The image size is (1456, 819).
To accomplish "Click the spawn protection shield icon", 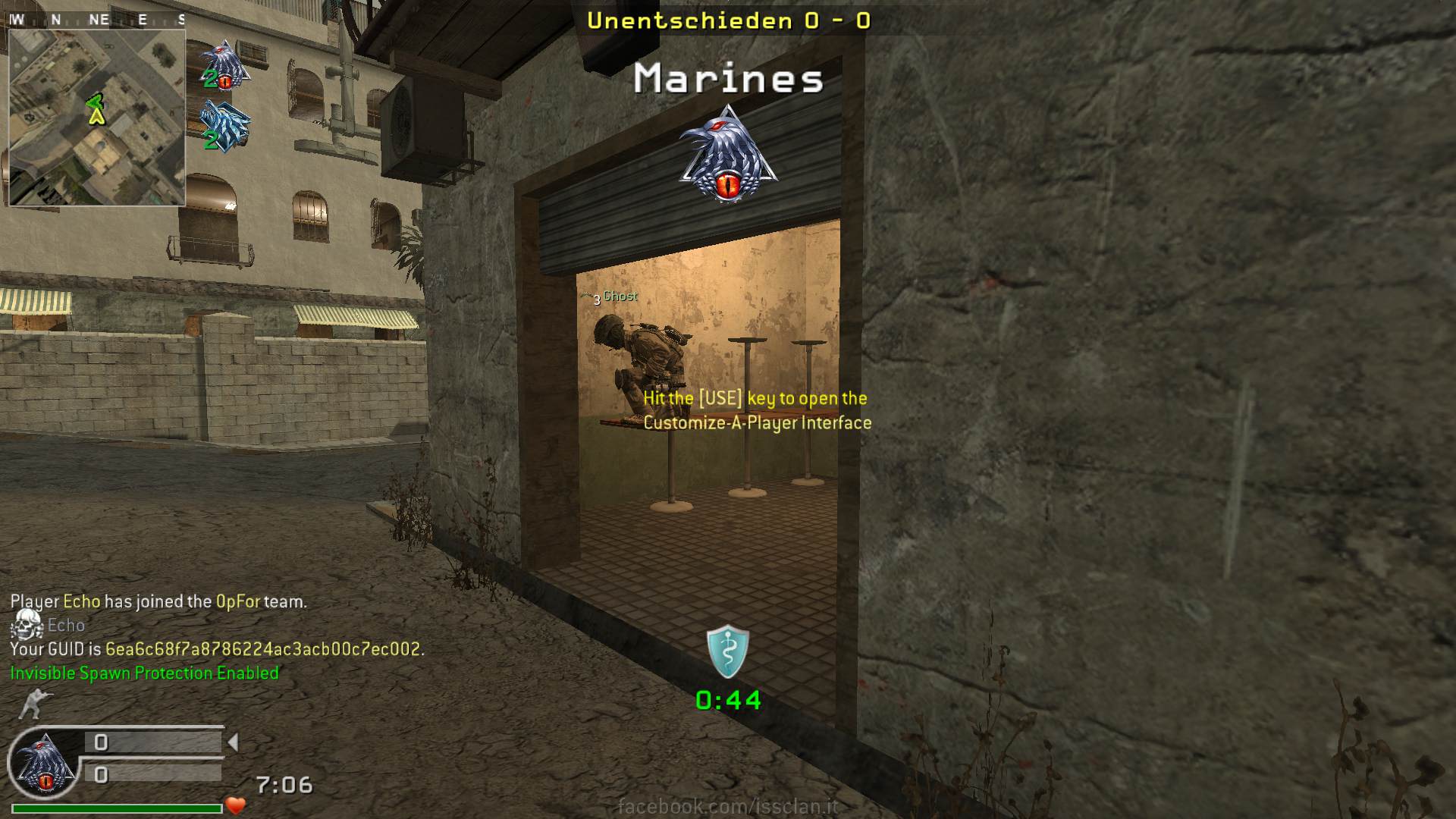I will point(727,652).
